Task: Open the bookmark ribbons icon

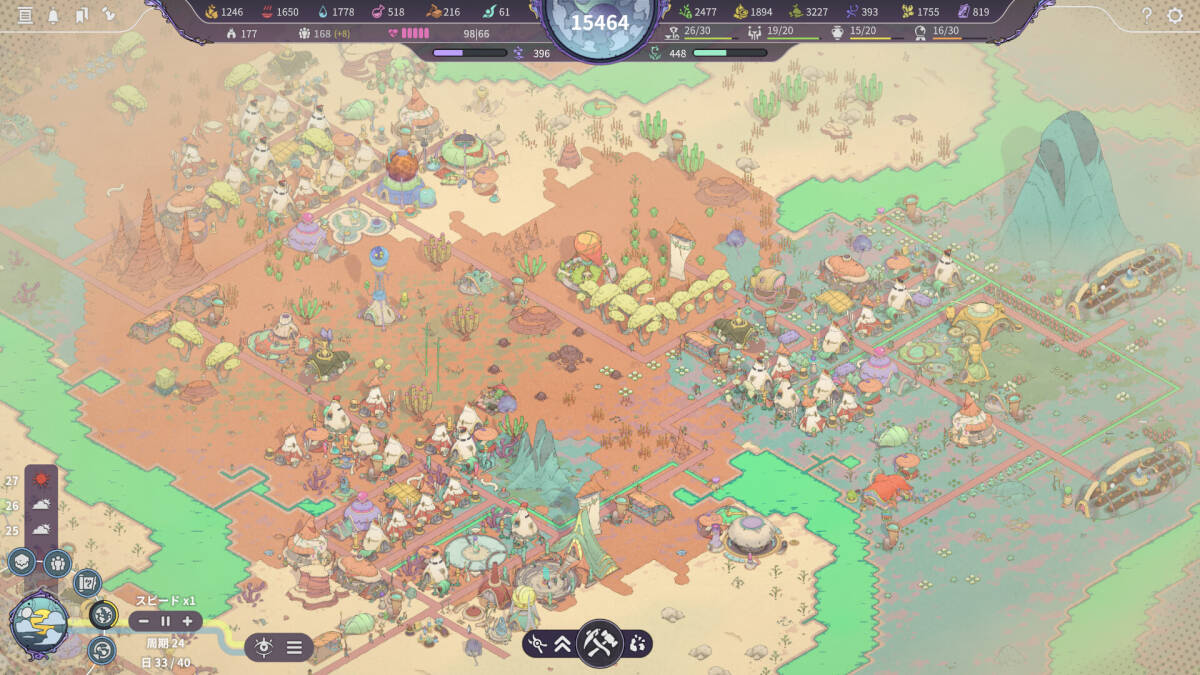Action: point(81,15)
